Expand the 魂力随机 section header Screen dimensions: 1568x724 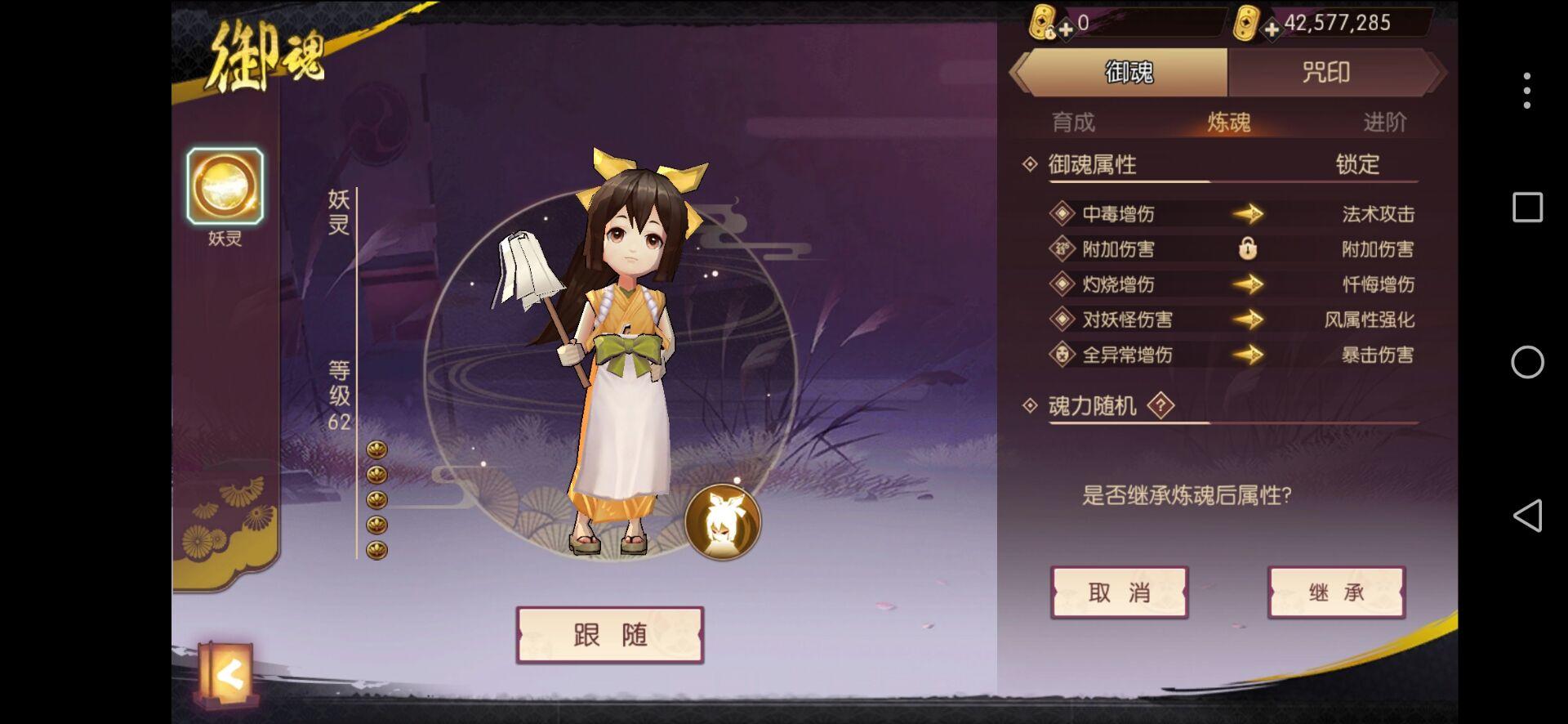click(x=1092, y=405)
